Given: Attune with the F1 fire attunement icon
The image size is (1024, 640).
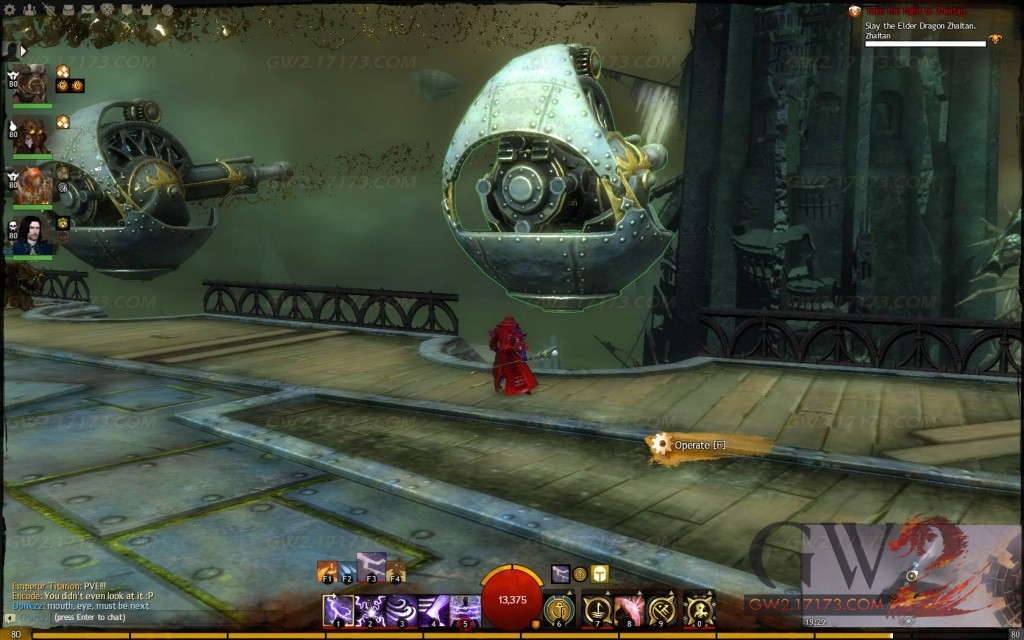Looking at the screenshot, I should click(x=326, y=572).
